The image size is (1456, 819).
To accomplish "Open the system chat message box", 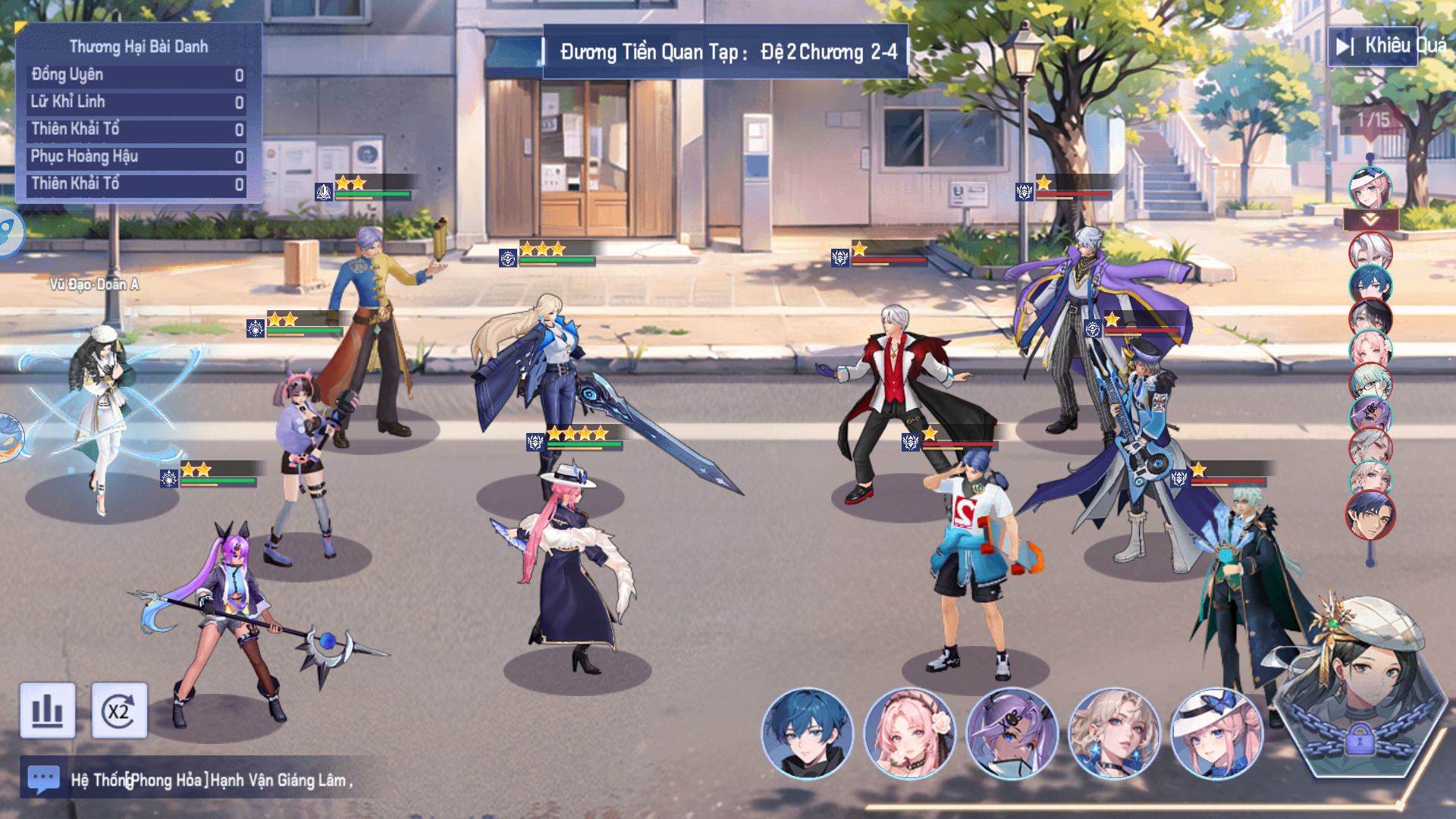I will coord(43,778).
